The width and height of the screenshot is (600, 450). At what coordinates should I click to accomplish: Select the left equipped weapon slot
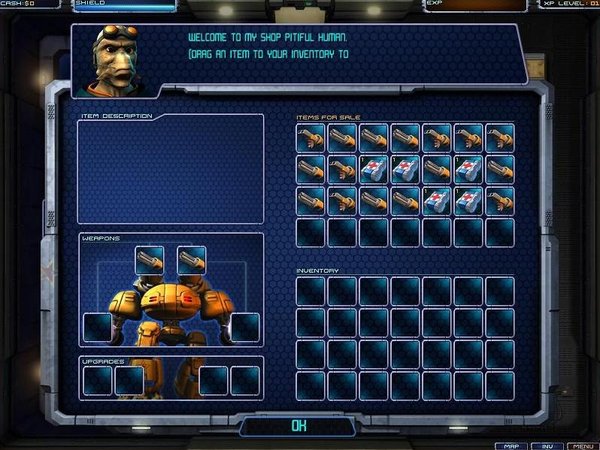click(x=149, y=260)
